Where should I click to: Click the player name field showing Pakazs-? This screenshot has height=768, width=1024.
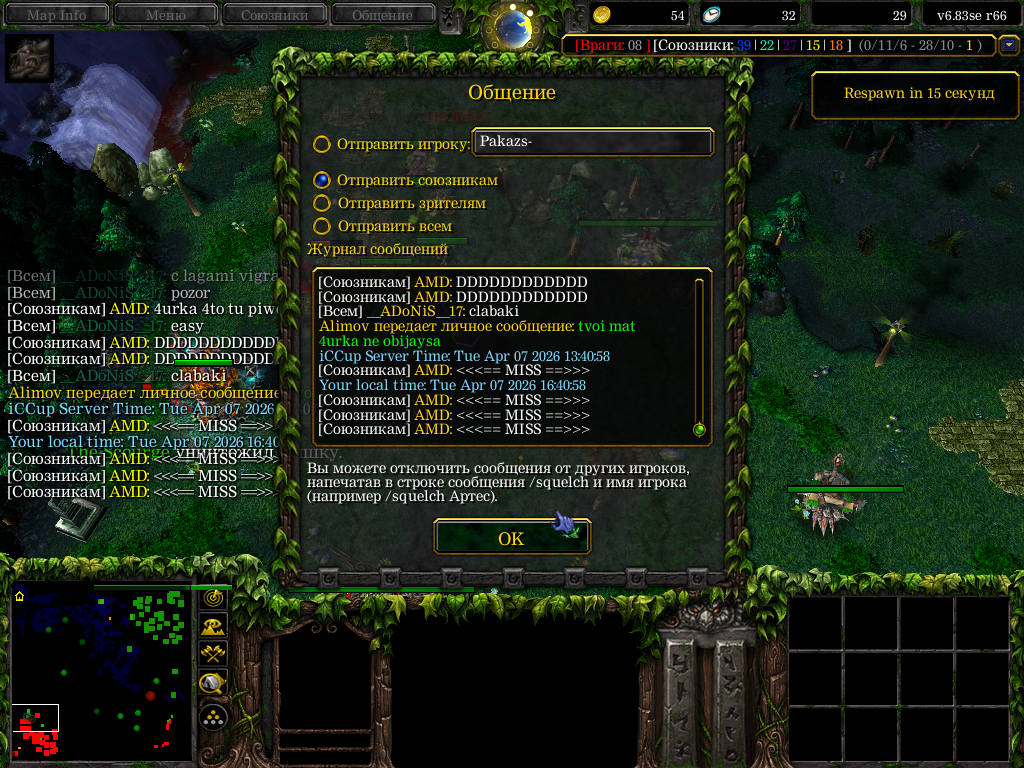click(x=593, y=142)
